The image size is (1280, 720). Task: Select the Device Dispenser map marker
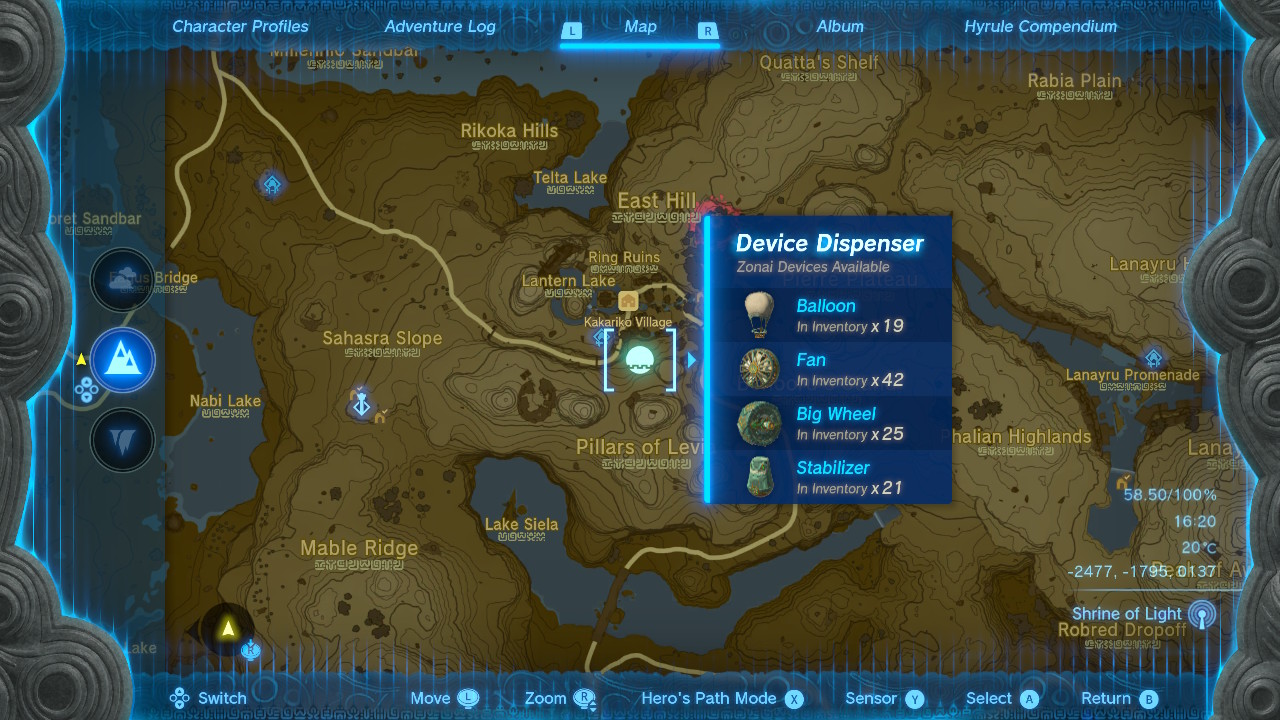640,359
